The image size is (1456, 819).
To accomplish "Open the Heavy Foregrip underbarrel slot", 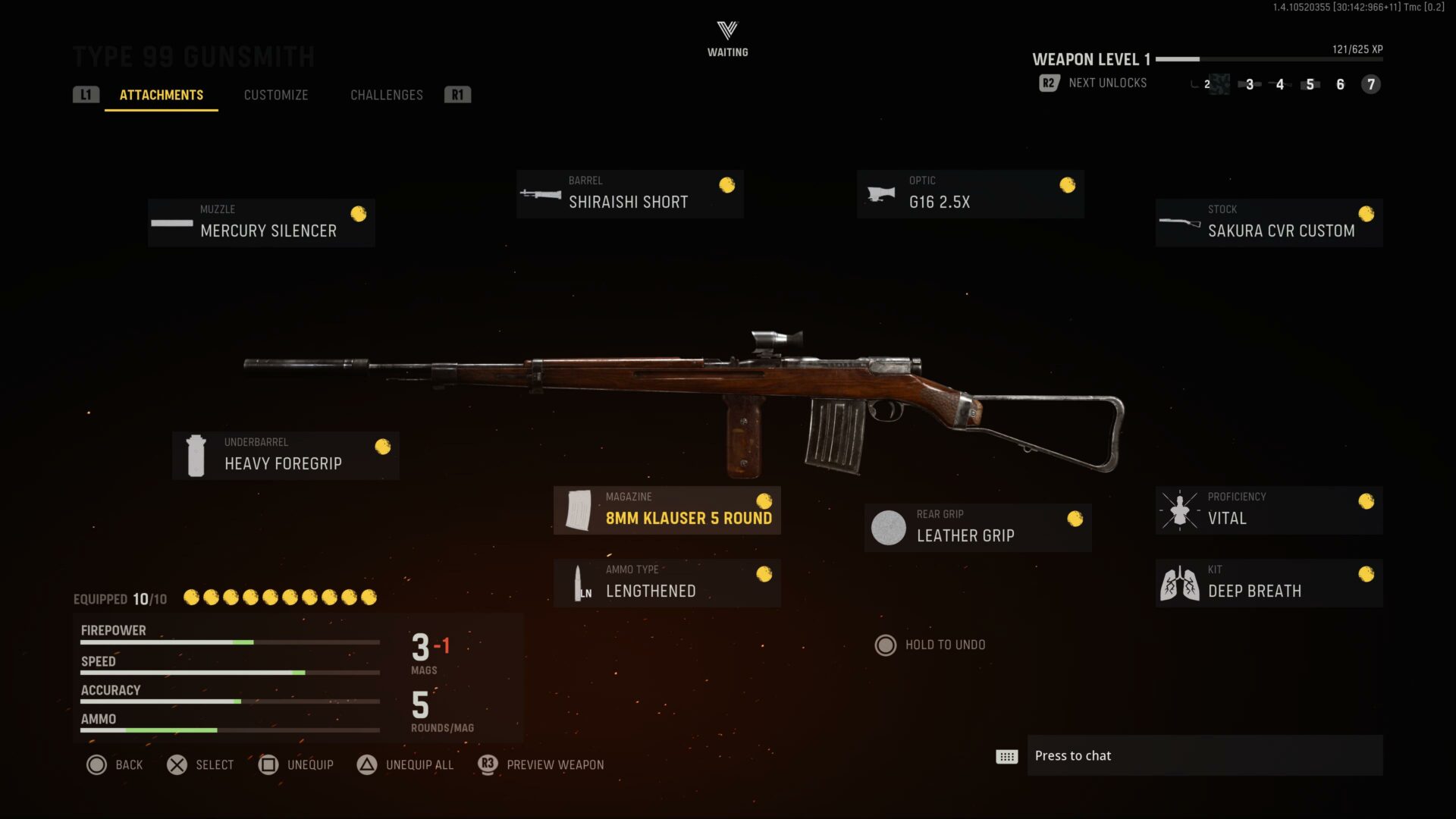I will click(286, 456).
